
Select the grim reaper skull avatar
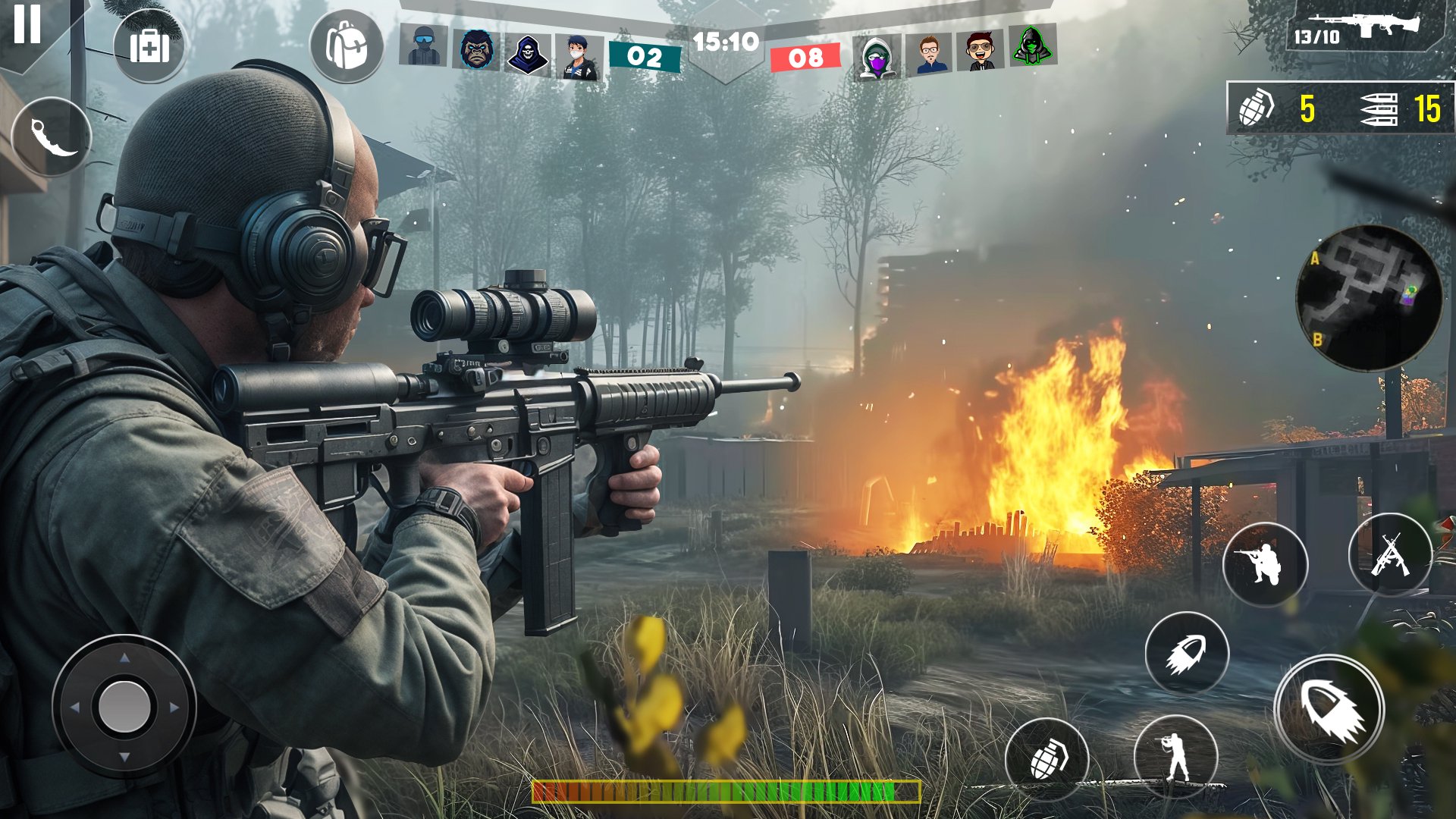[x=527, y=55]
